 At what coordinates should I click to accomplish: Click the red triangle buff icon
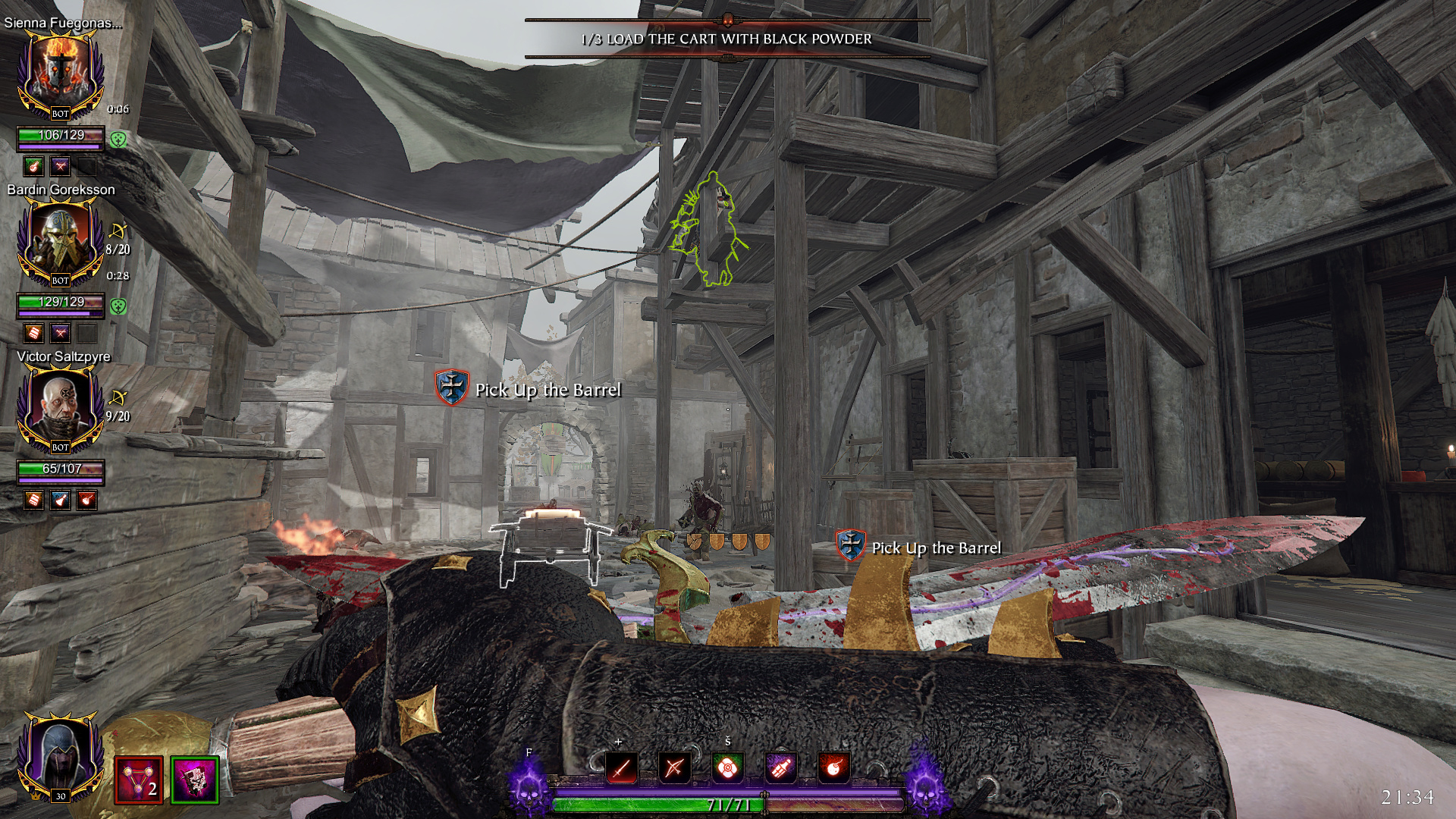[139, 780]
